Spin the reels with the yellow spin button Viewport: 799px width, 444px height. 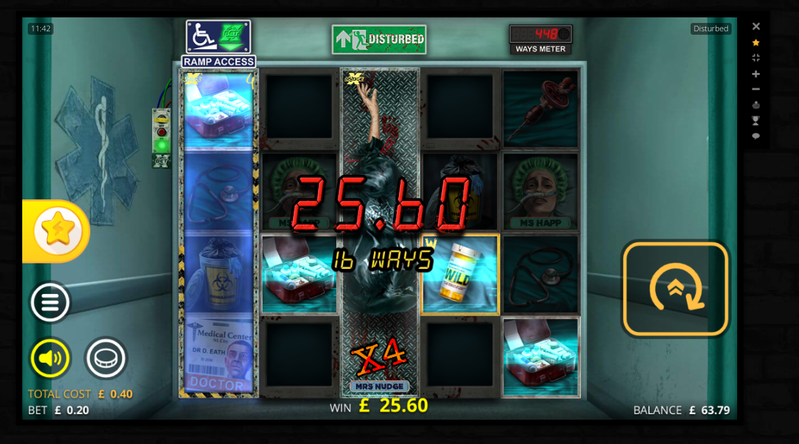(x=676, y=289)
